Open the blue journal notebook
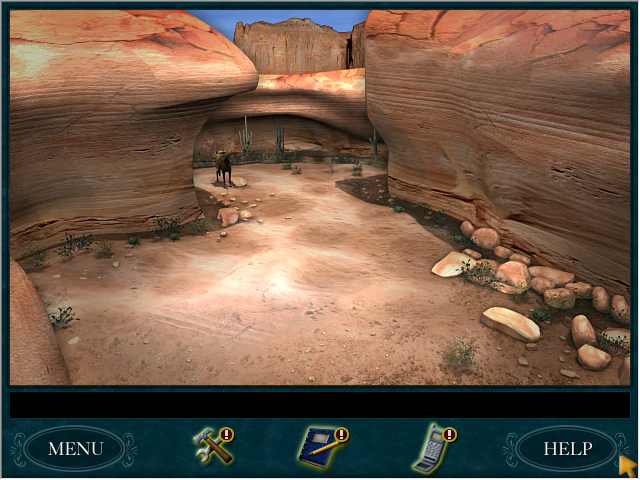This screenshot has height=480, width=640. [x=322, y=447]
